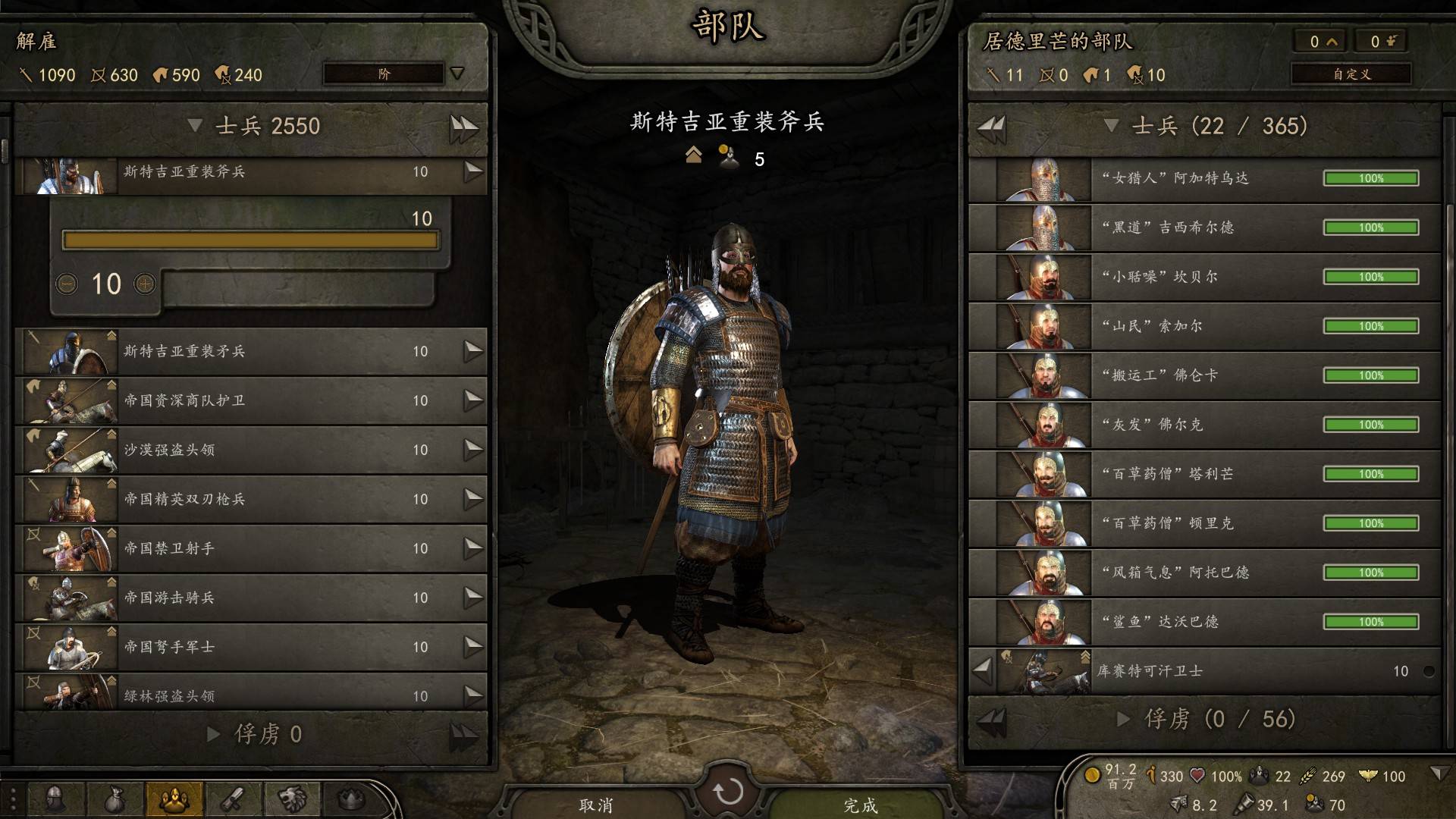Move 库赛特可汗卫士 back with left arrow

[x=982, y=670]
